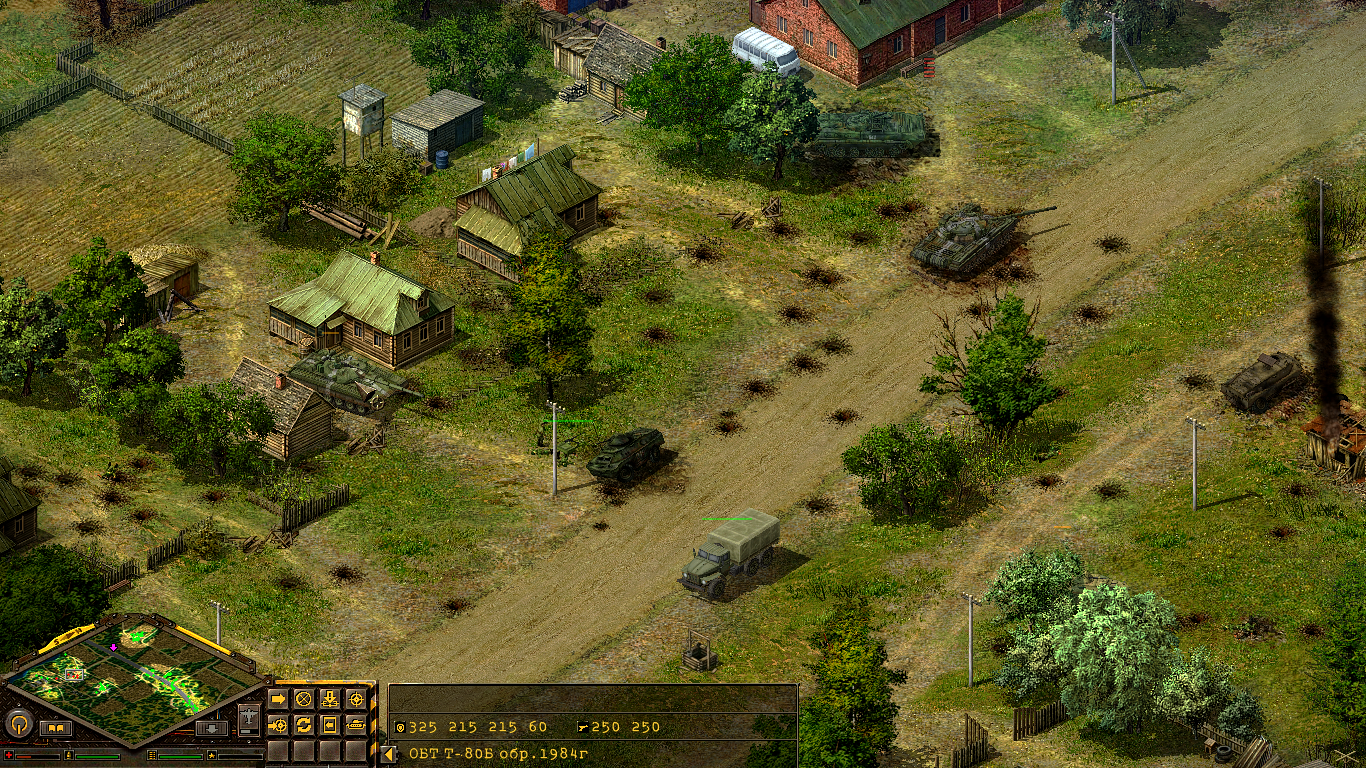
Task: Collapse the unit info panel with its left chevron
Action: click(x=389, y=752)
